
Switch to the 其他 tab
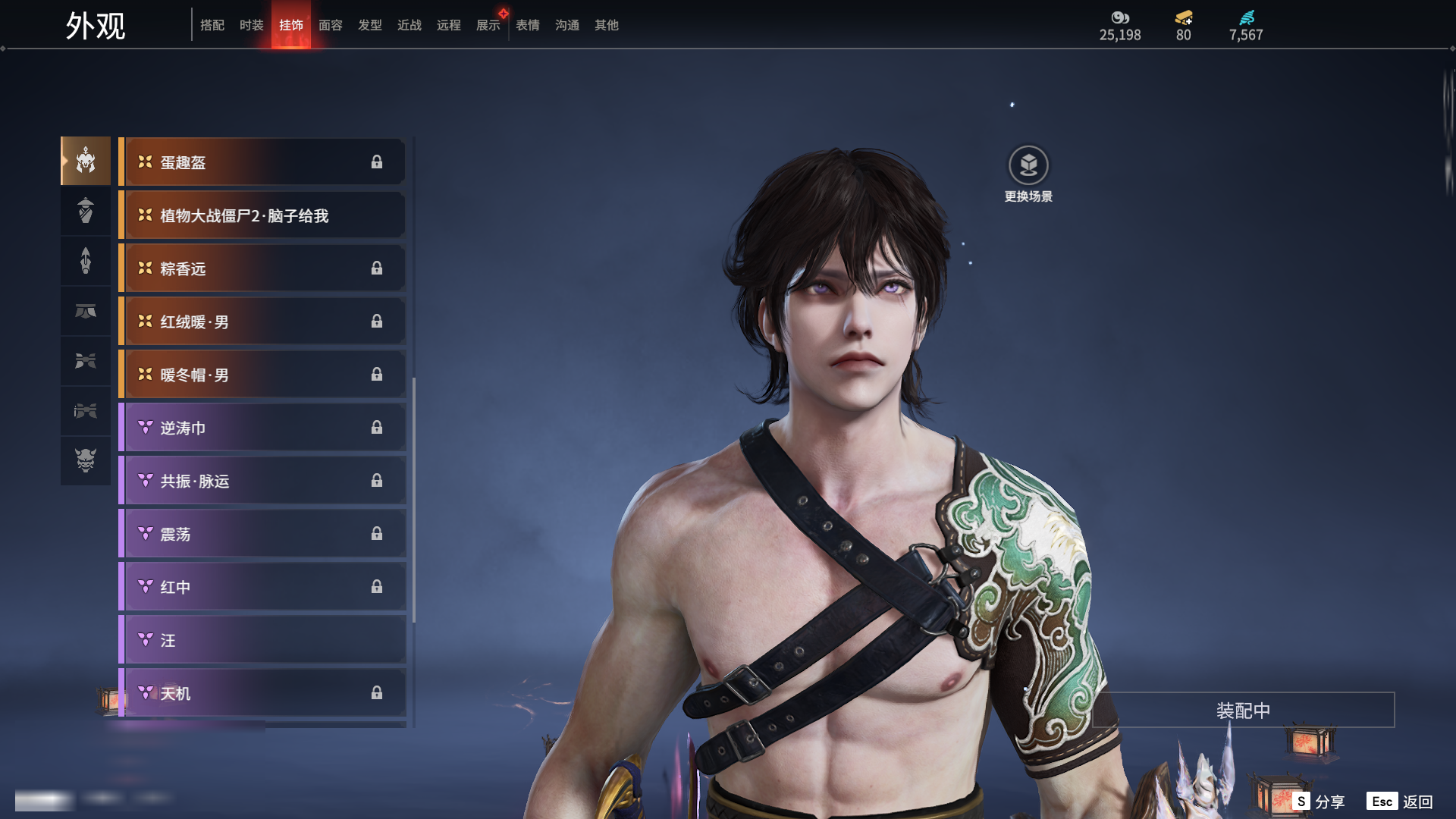(607, 25)
